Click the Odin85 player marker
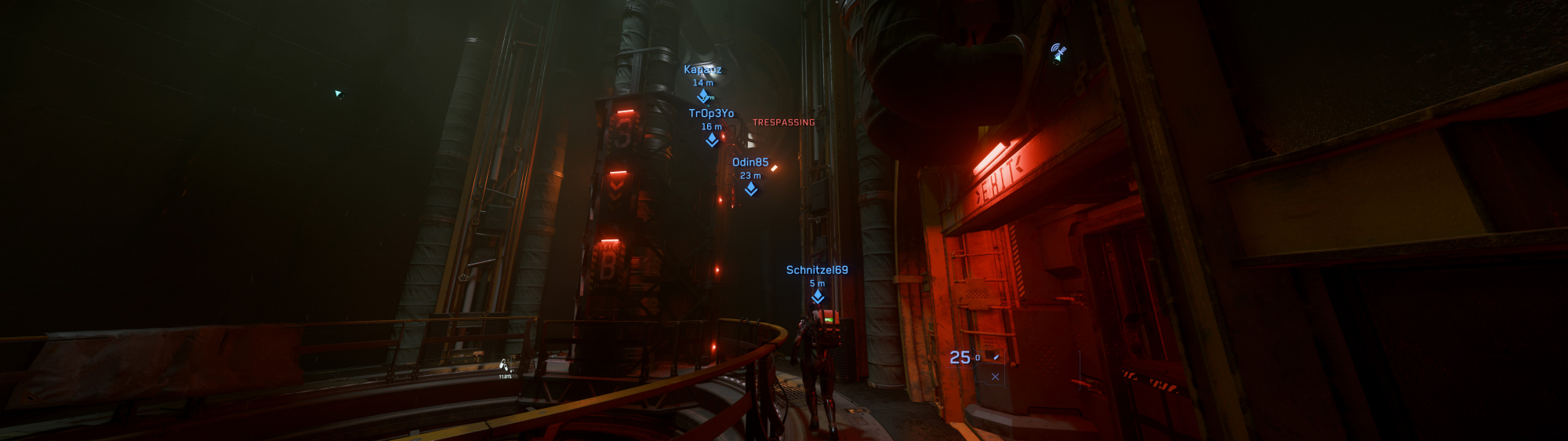This screenshot has height=441, width=1568. [751, 188]
